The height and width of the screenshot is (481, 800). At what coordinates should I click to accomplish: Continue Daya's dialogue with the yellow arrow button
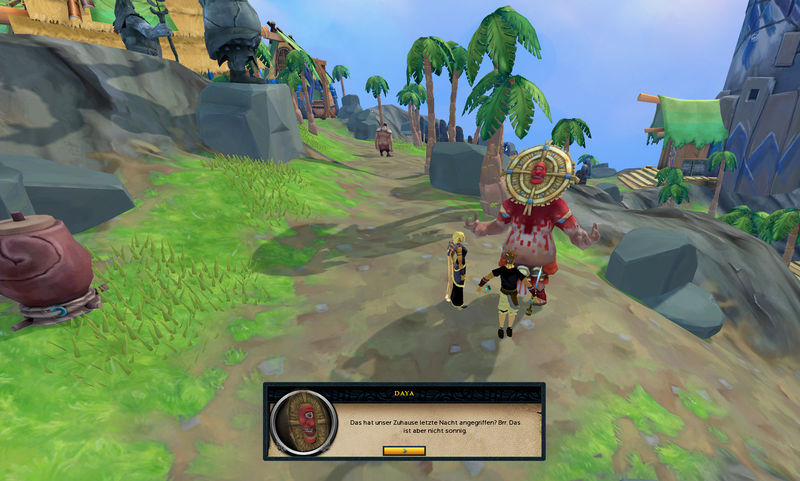tap(404, 450)
